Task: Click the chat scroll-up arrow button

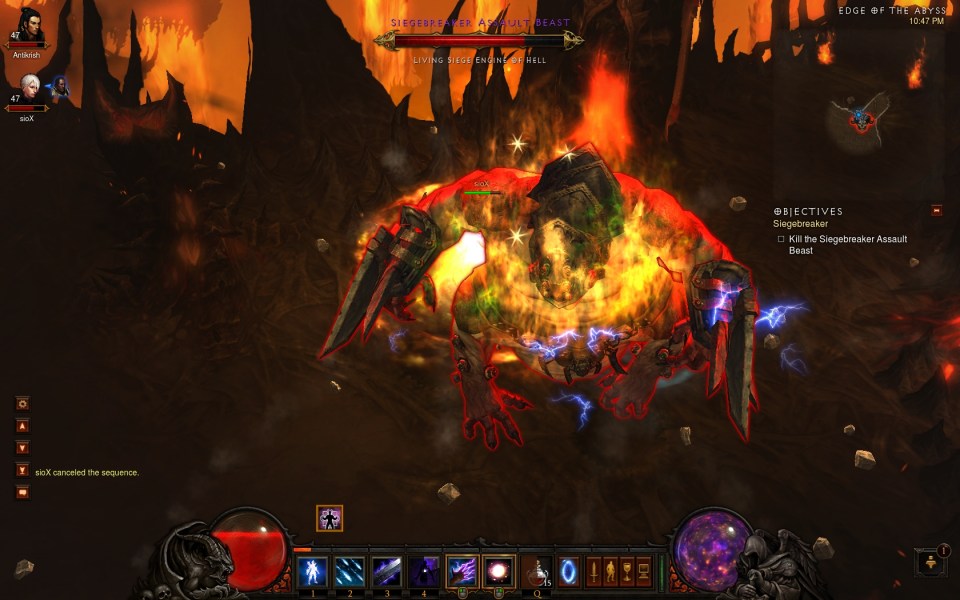Action: tap(22, 425)
